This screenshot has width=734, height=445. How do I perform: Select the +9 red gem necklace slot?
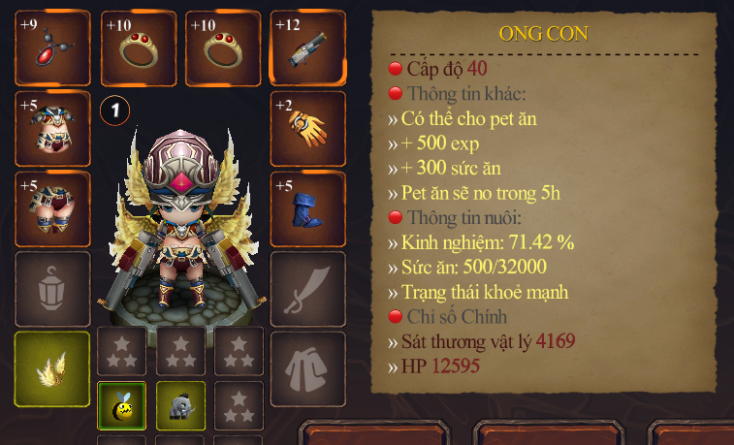pos(52,48)
